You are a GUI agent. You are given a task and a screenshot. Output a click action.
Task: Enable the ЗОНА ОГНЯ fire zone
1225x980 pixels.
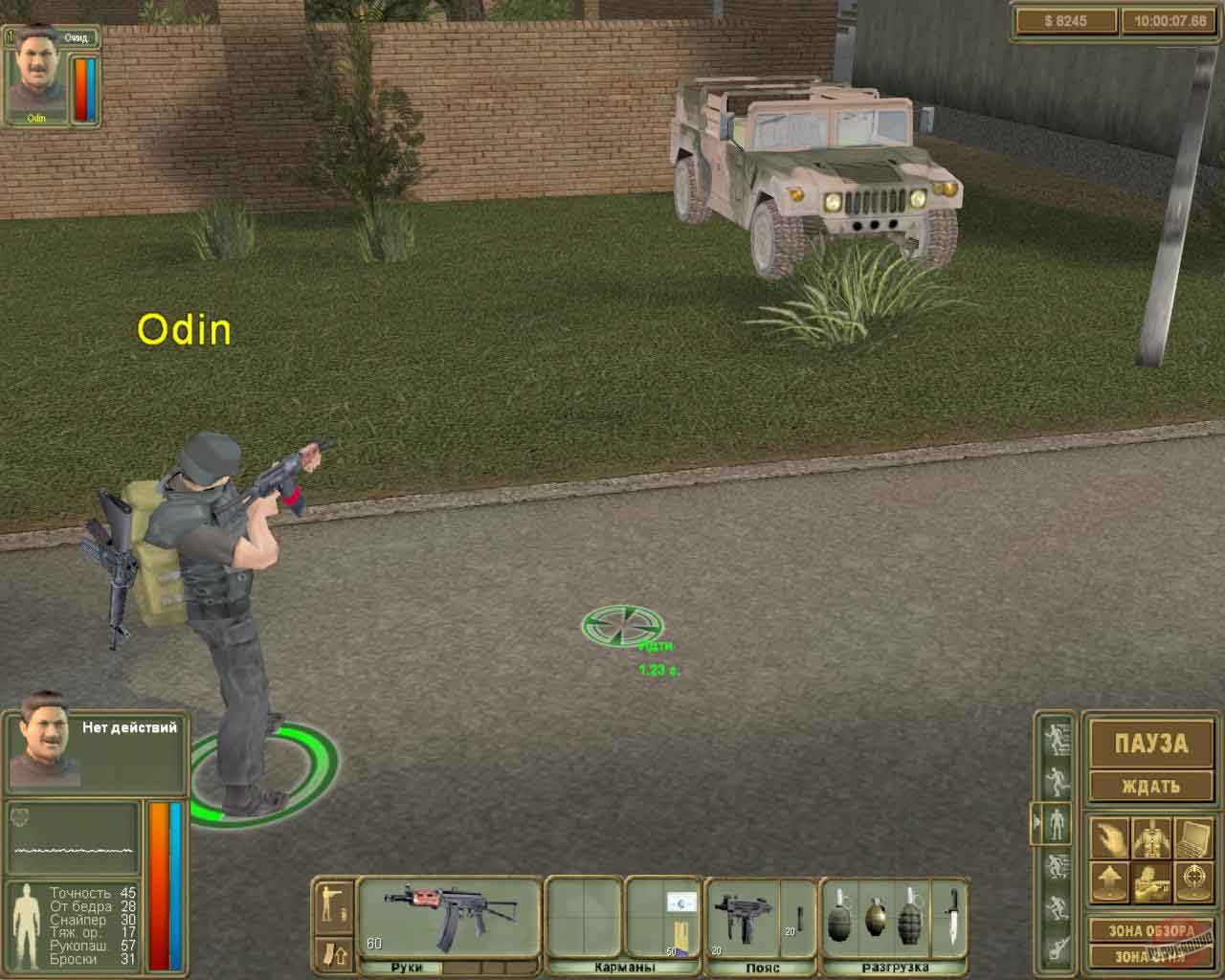coord(1148,955)
